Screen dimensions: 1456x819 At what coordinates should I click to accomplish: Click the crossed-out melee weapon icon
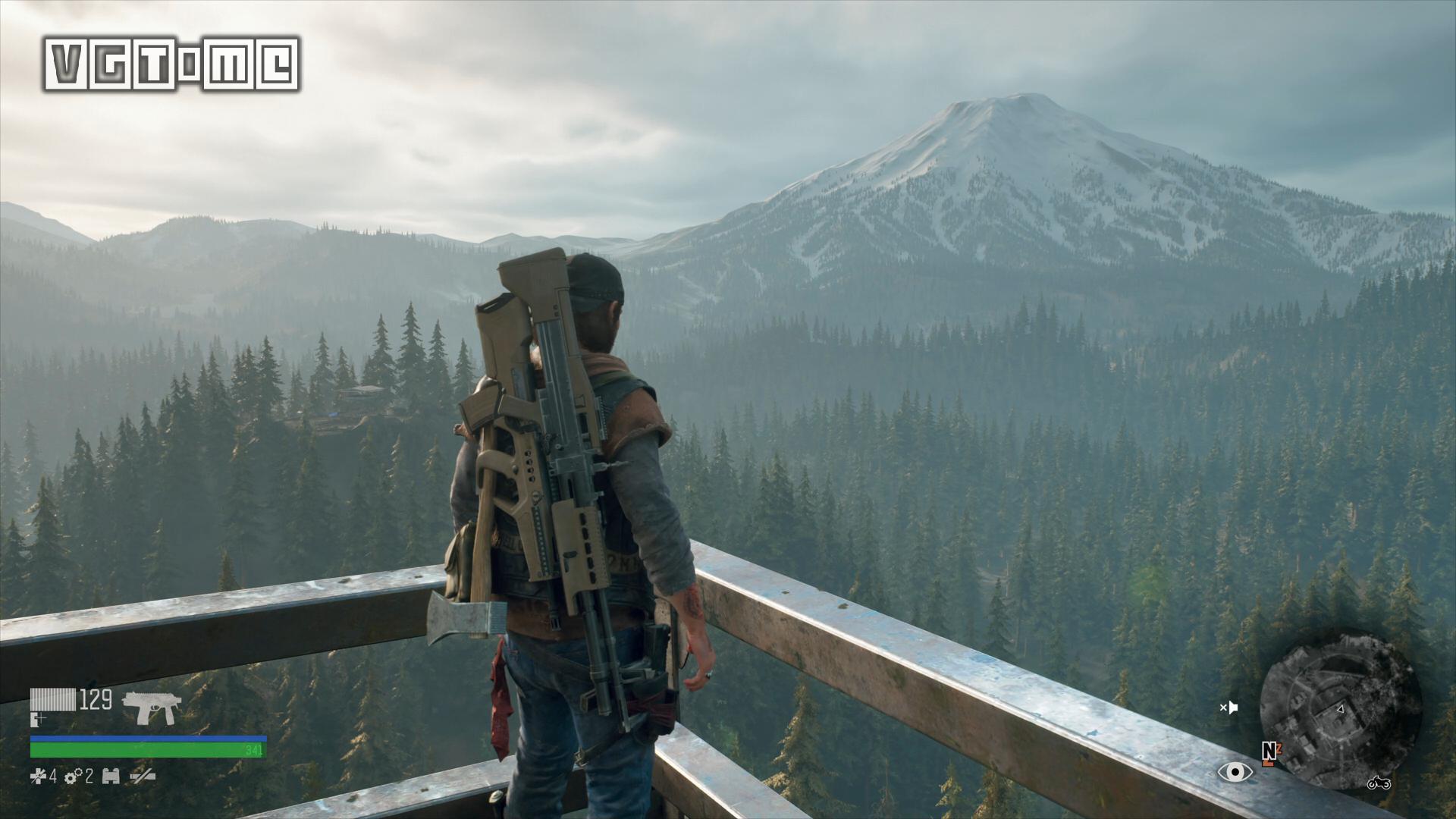(x=143, y=776)
